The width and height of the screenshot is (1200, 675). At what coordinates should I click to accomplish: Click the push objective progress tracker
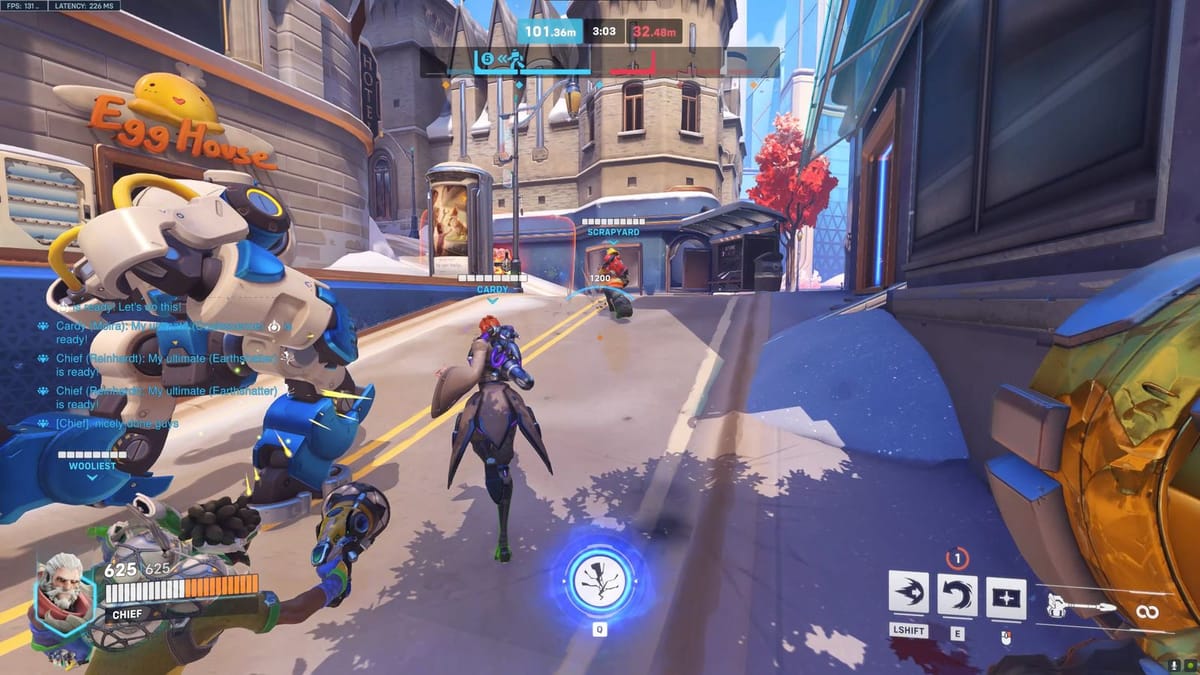coord(599,62)
